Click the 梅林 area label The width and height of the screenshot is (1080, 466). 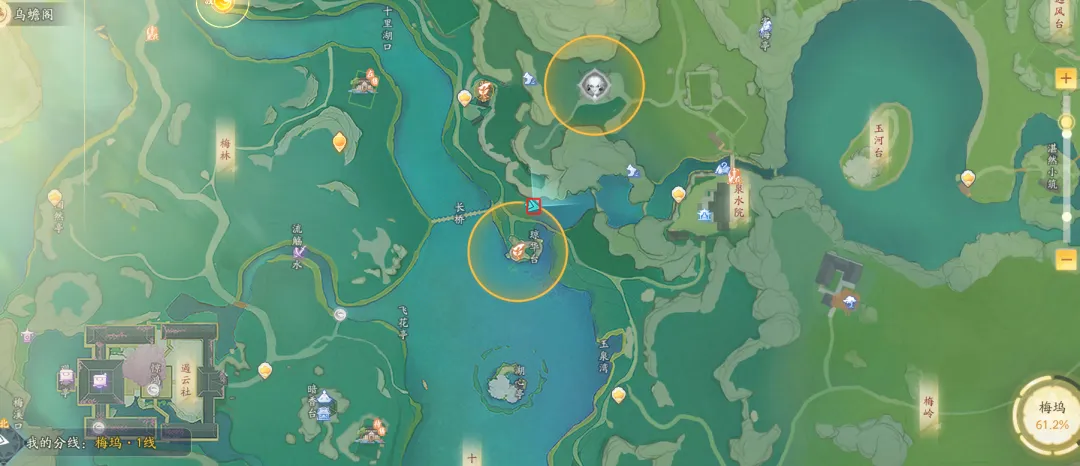pos(226,150)
